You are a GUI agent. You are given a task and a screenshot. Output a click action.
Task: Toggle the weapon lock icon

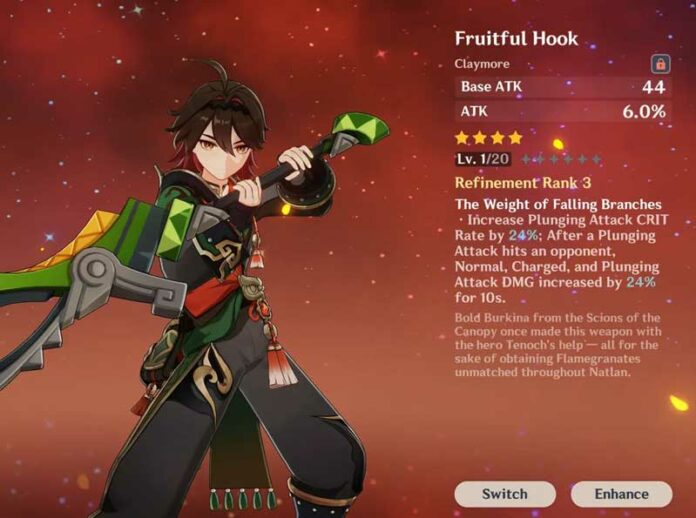click(x=660, y=64)
